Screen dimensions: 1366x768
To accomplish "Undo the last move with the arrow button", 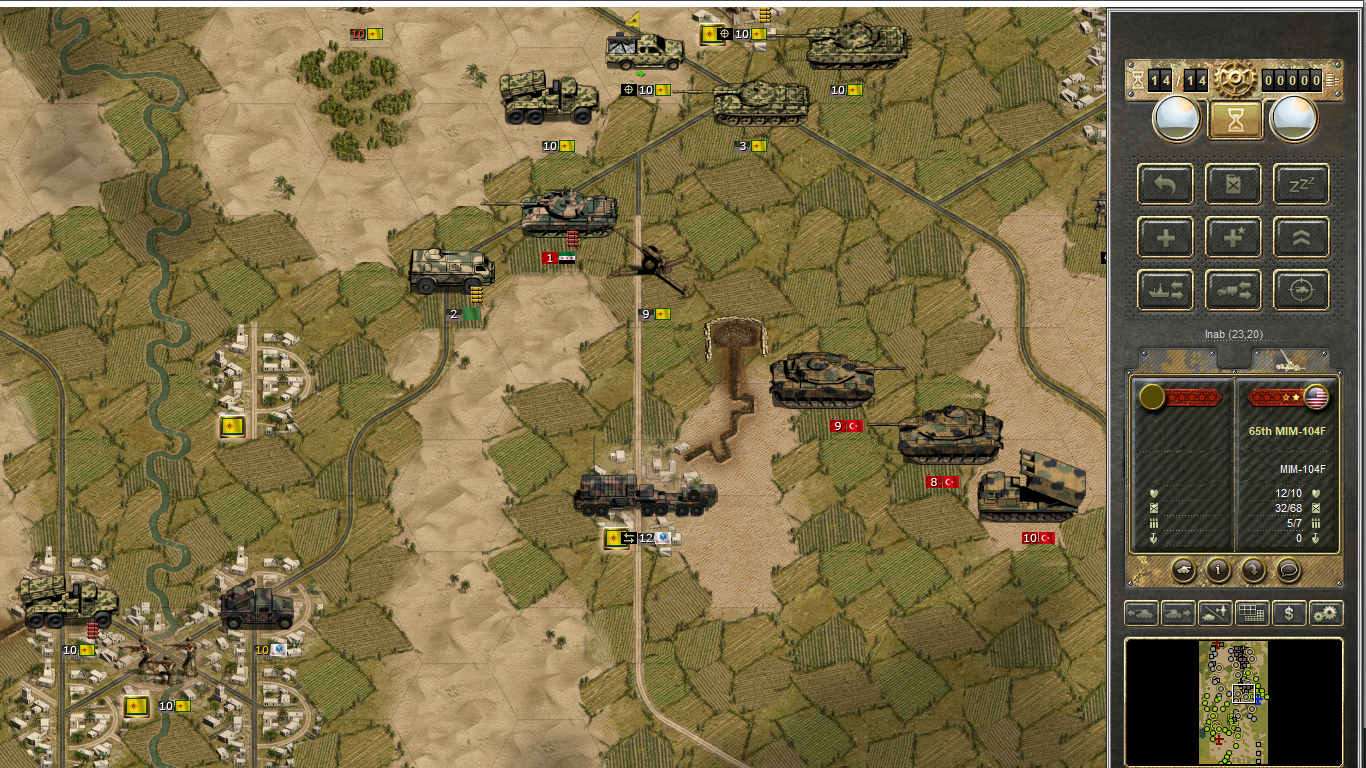I will tap(1165, 184).
